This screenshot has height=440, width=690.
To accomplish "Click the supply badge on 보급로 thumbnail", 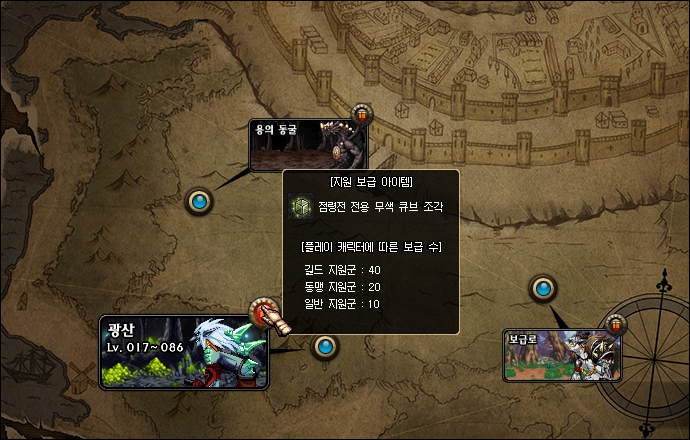I will pyautogui.click(x=615, y=324).
